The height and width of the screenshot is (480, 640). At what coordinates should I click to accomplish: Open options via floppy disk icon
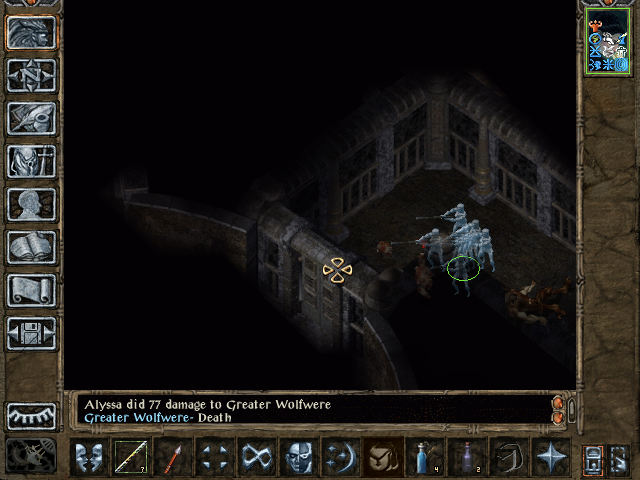tap(32, 333)
